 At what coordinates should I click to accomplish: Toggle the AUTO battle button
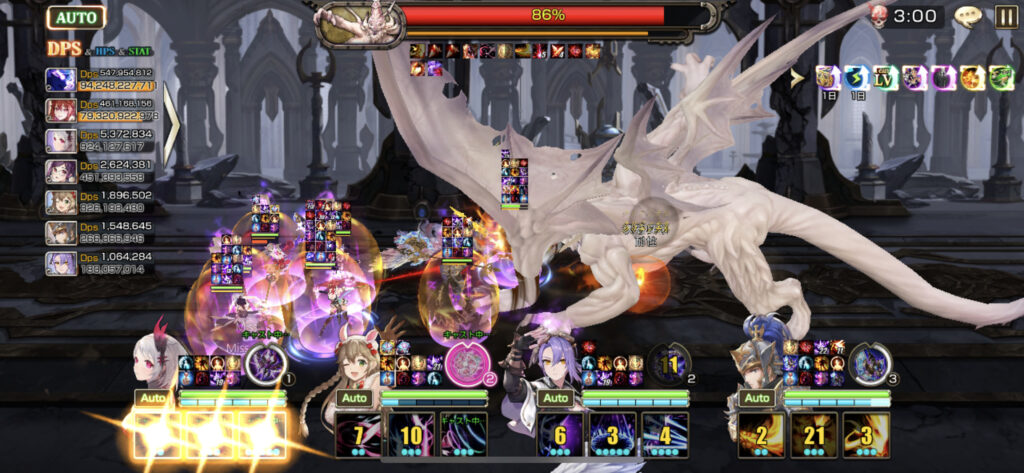point(76,18)
